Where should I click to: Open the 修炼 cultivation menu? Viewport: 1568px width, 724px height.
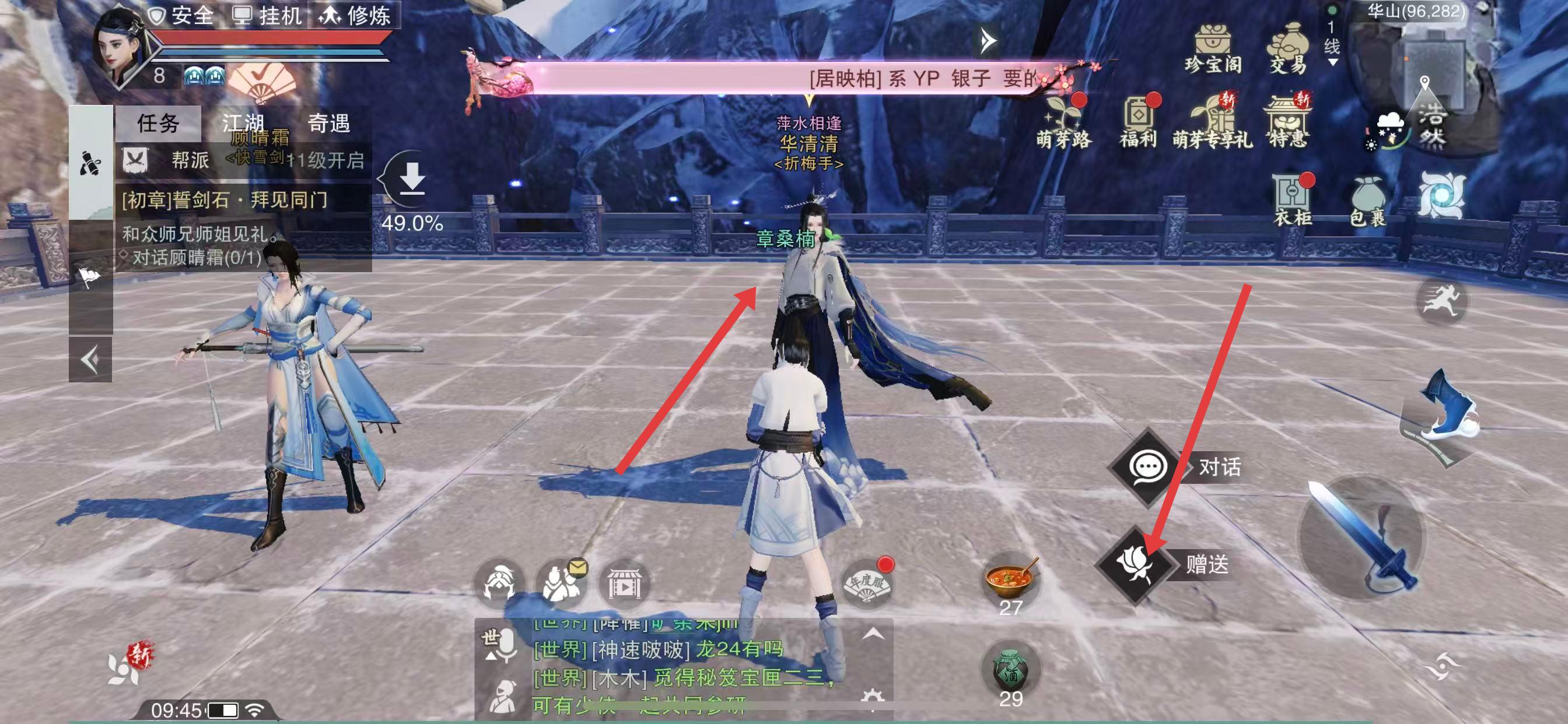pos(355,15)
